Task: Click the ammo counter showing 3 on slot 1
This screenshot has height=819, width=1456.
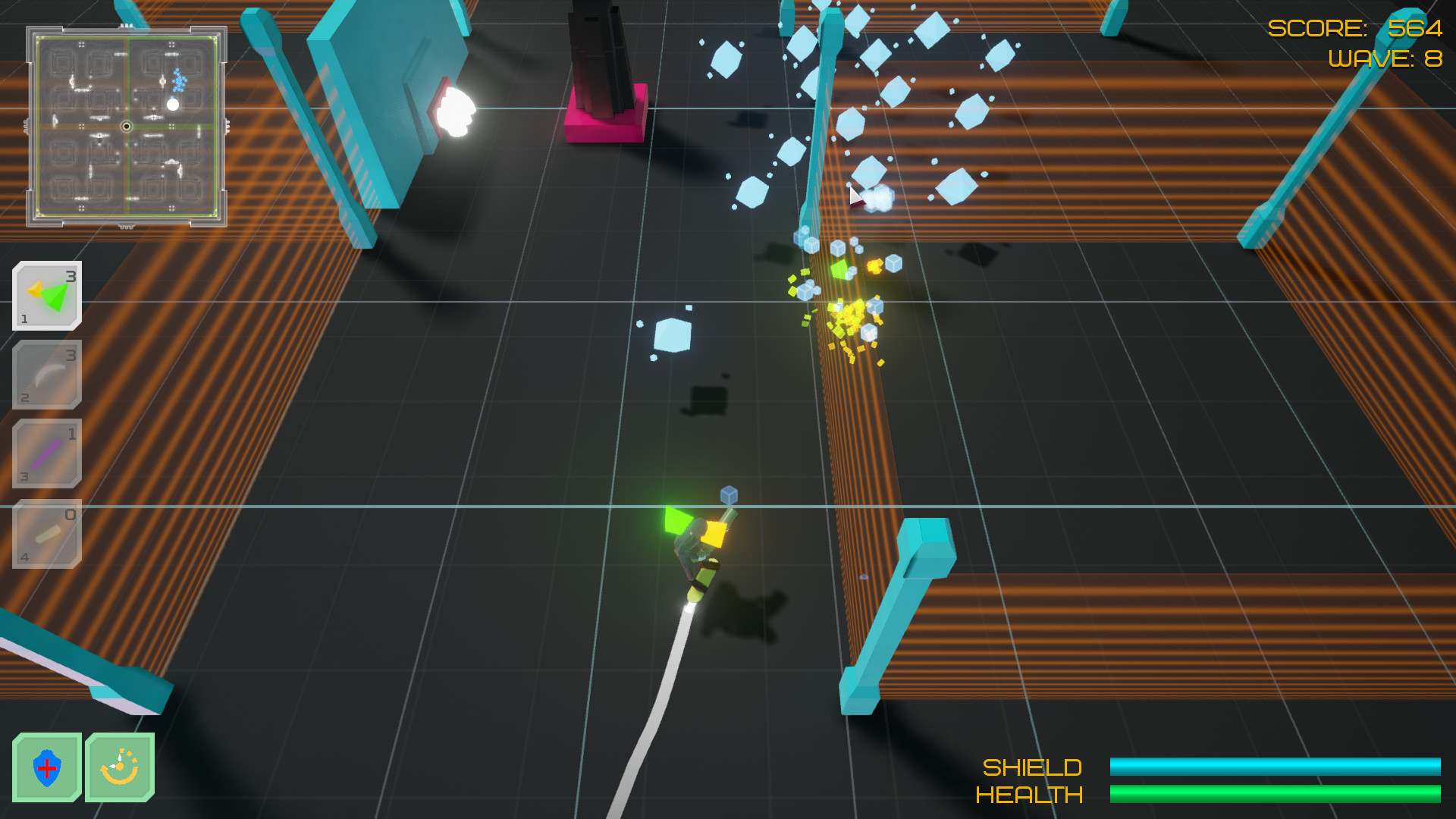Action: (x=71, y=276)
